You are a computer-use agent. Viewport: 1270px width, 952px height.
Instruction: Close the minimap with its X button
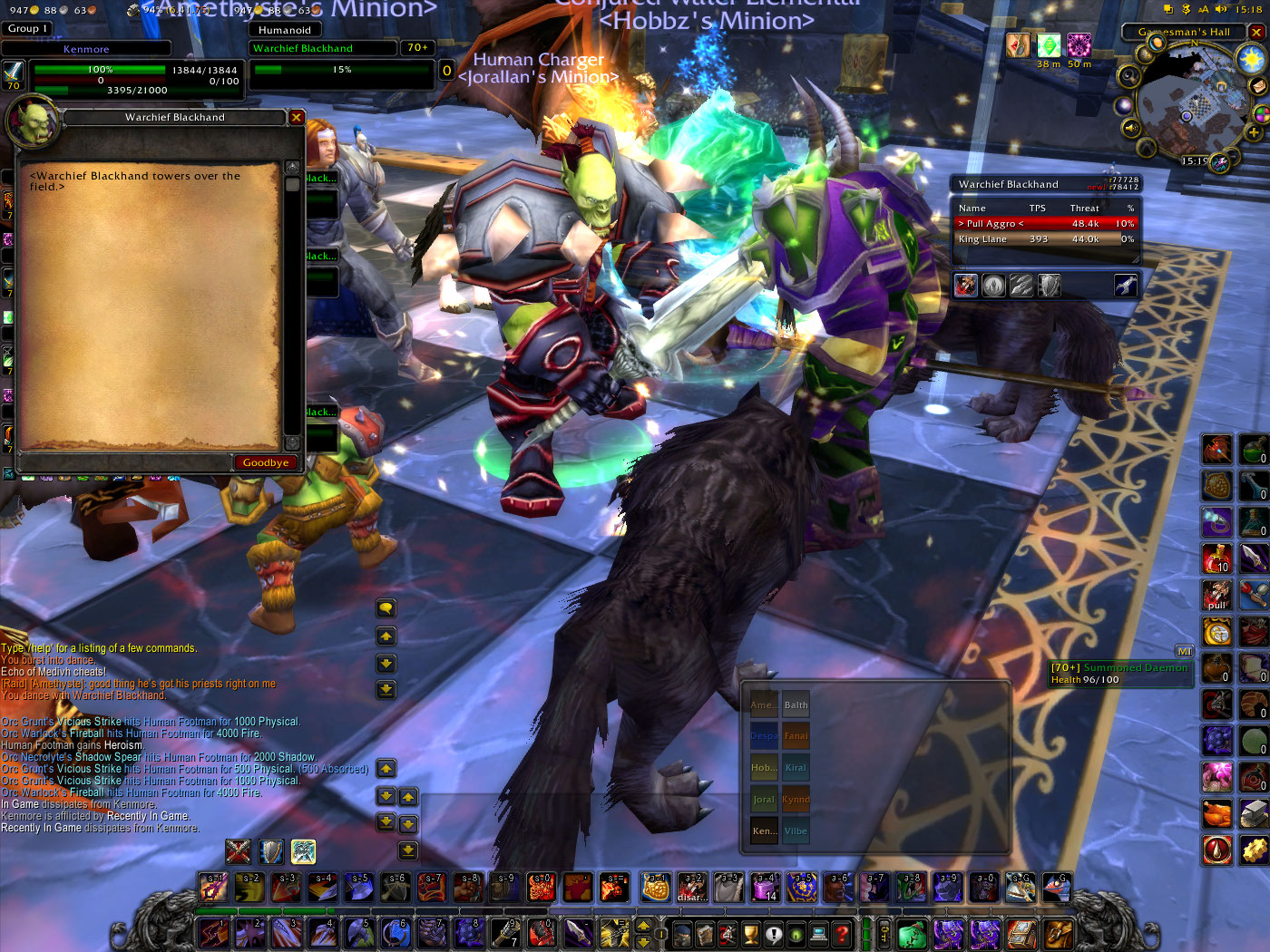[x=1256, y=32]
